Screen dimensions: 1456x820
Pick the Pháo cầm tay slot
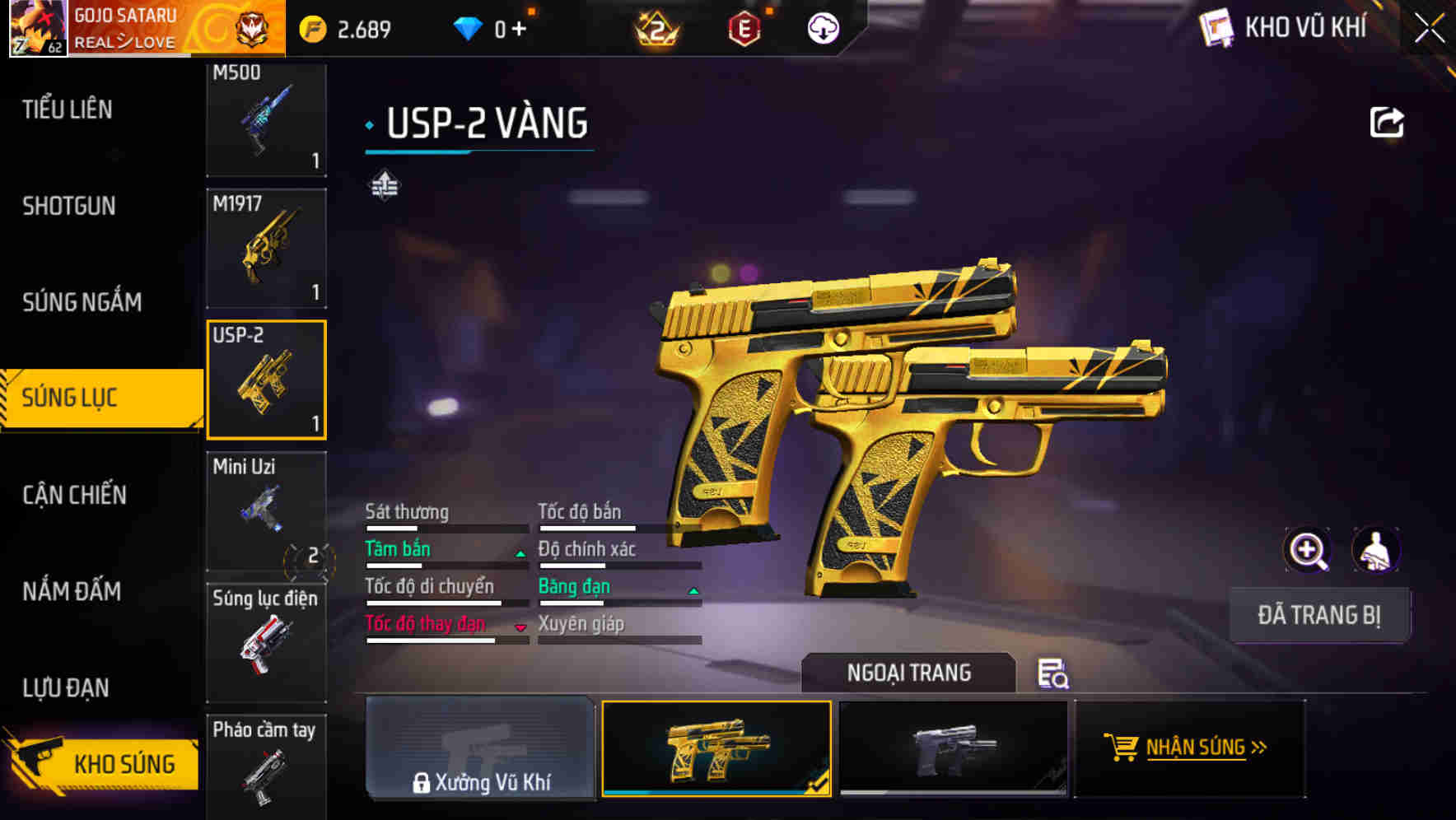click(266, 766)
